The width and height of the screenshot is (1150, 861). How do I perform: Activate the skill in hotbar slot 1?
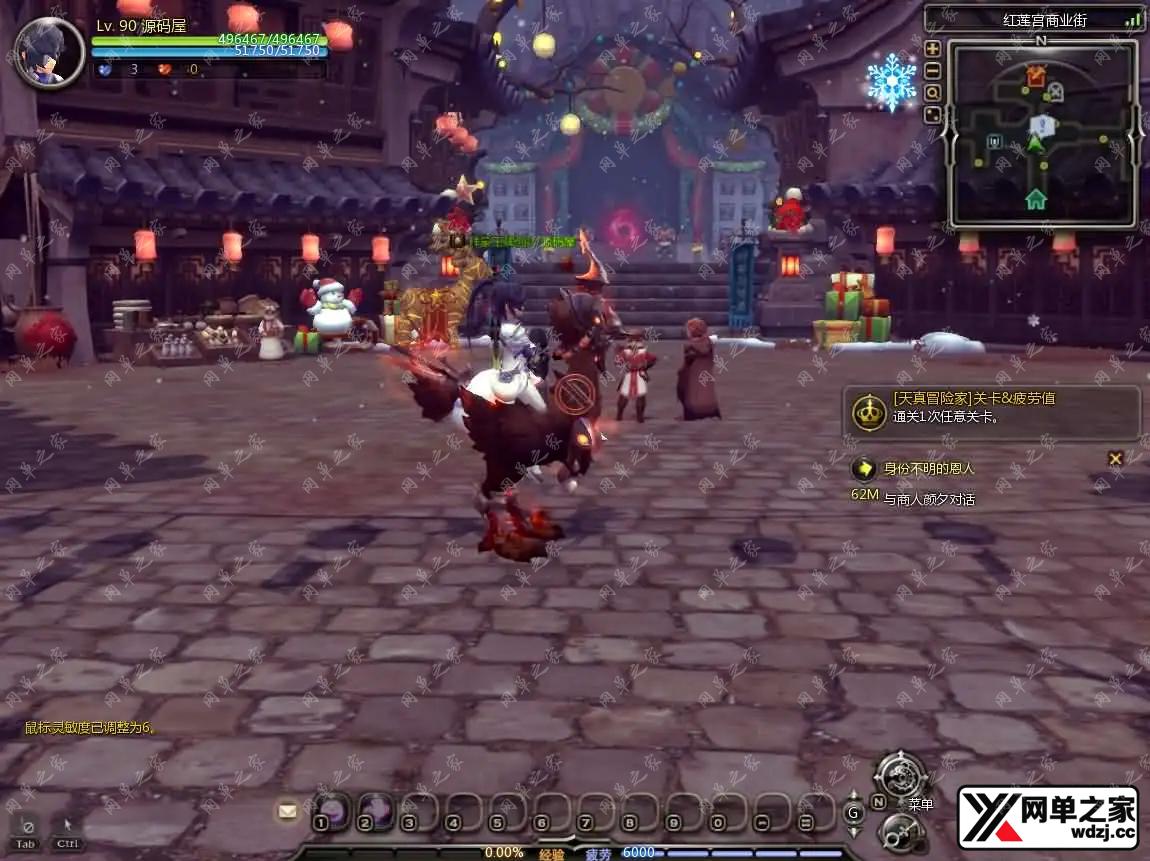pyautogui.click(x=332, y=811)
